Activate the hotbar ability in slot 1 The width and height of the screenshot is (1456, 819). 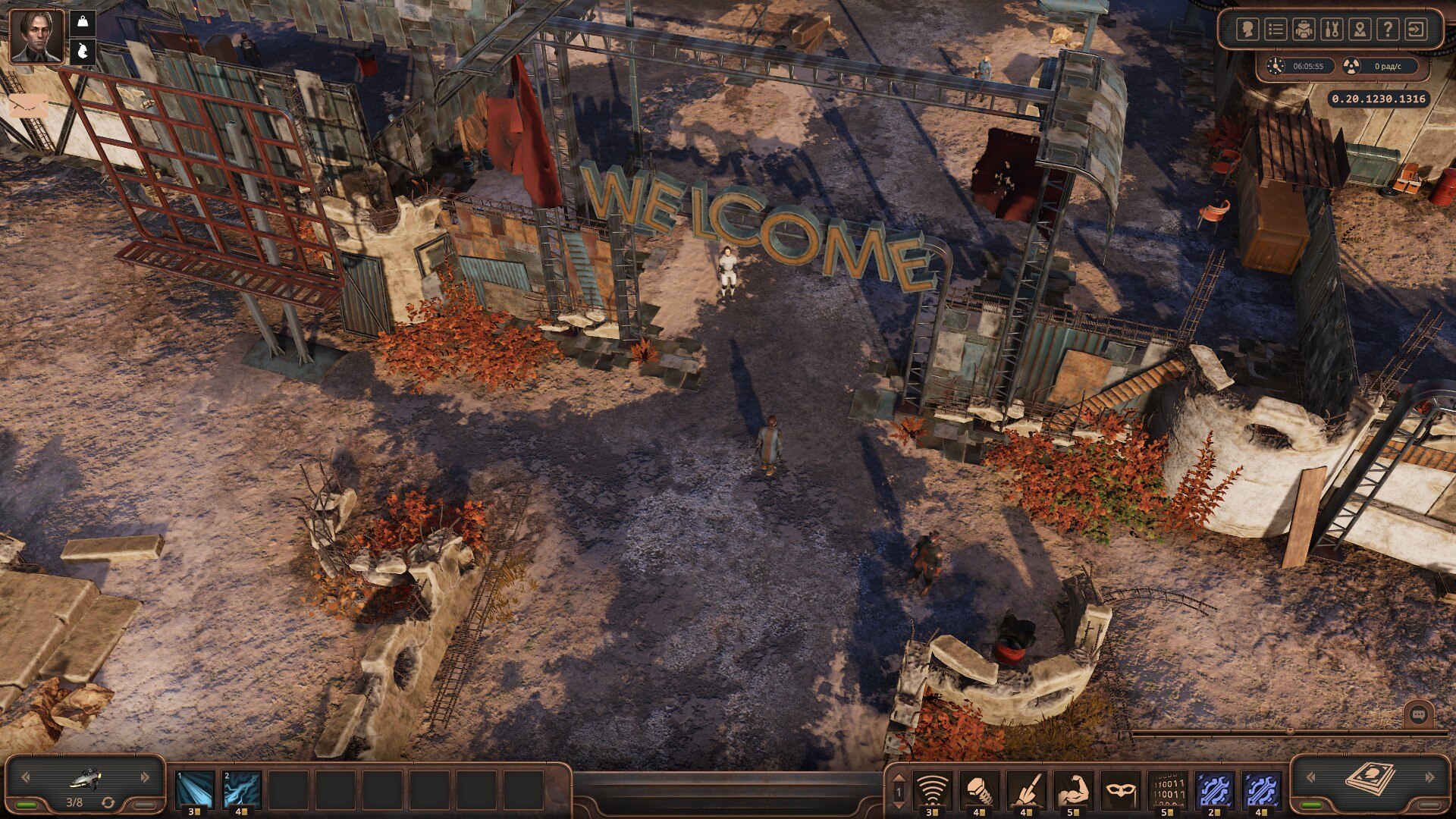pyautogui.click(x=195, y=789)
